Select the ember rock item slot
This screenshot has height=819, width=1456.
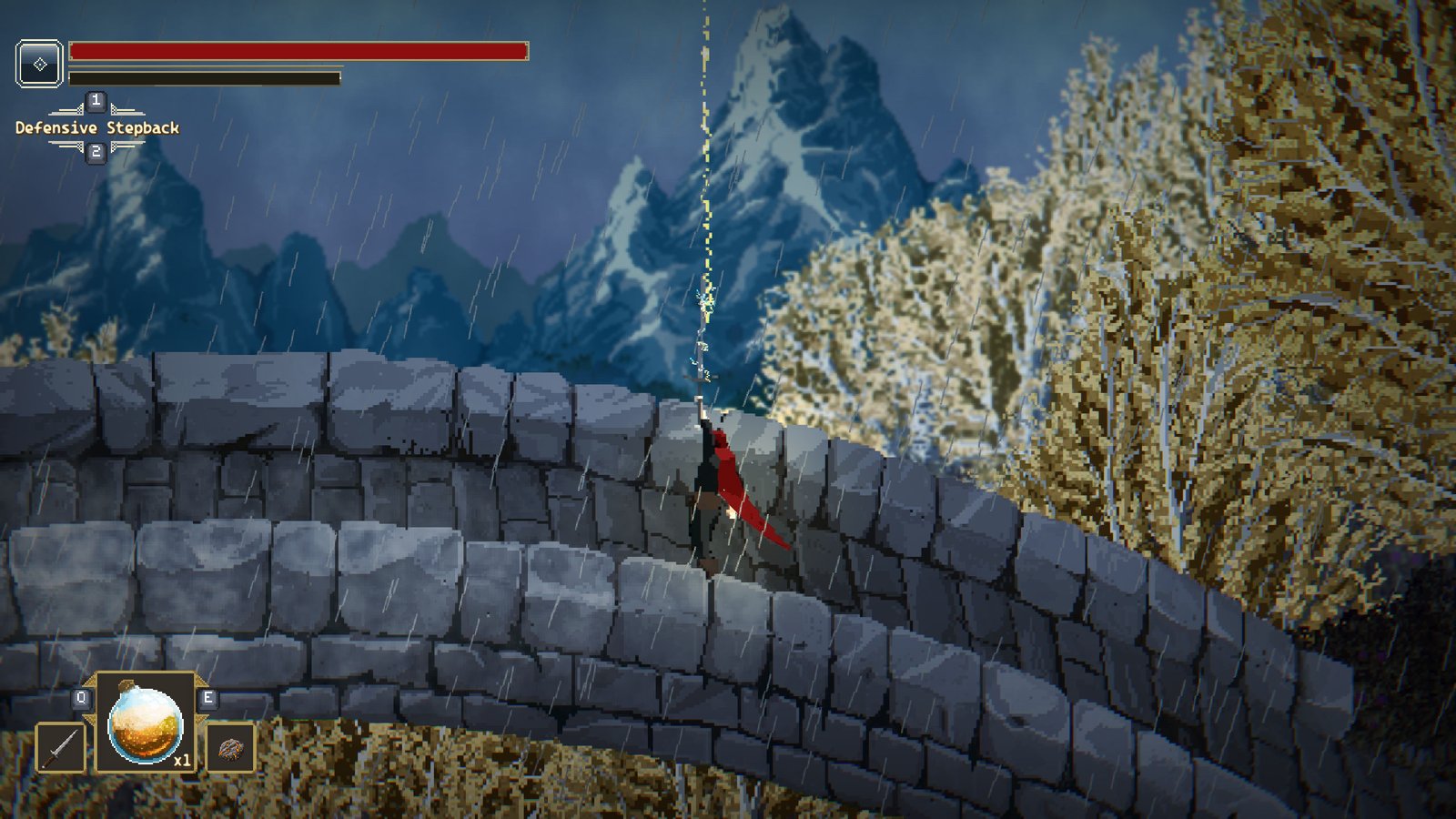[x=230, y=748]
